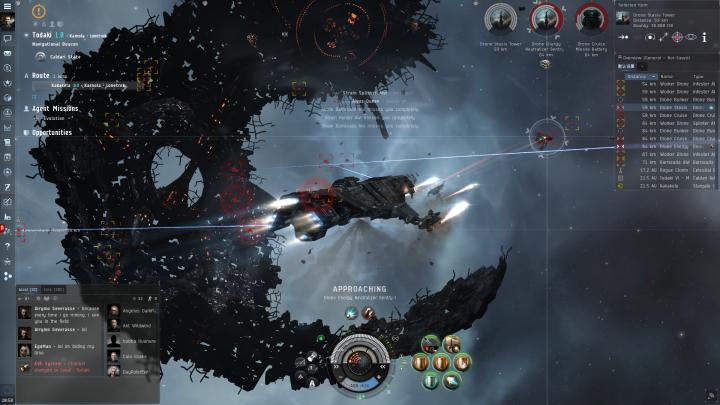Lock target from the selected item panel
720x405 pixels.
[x=677, y=37]
